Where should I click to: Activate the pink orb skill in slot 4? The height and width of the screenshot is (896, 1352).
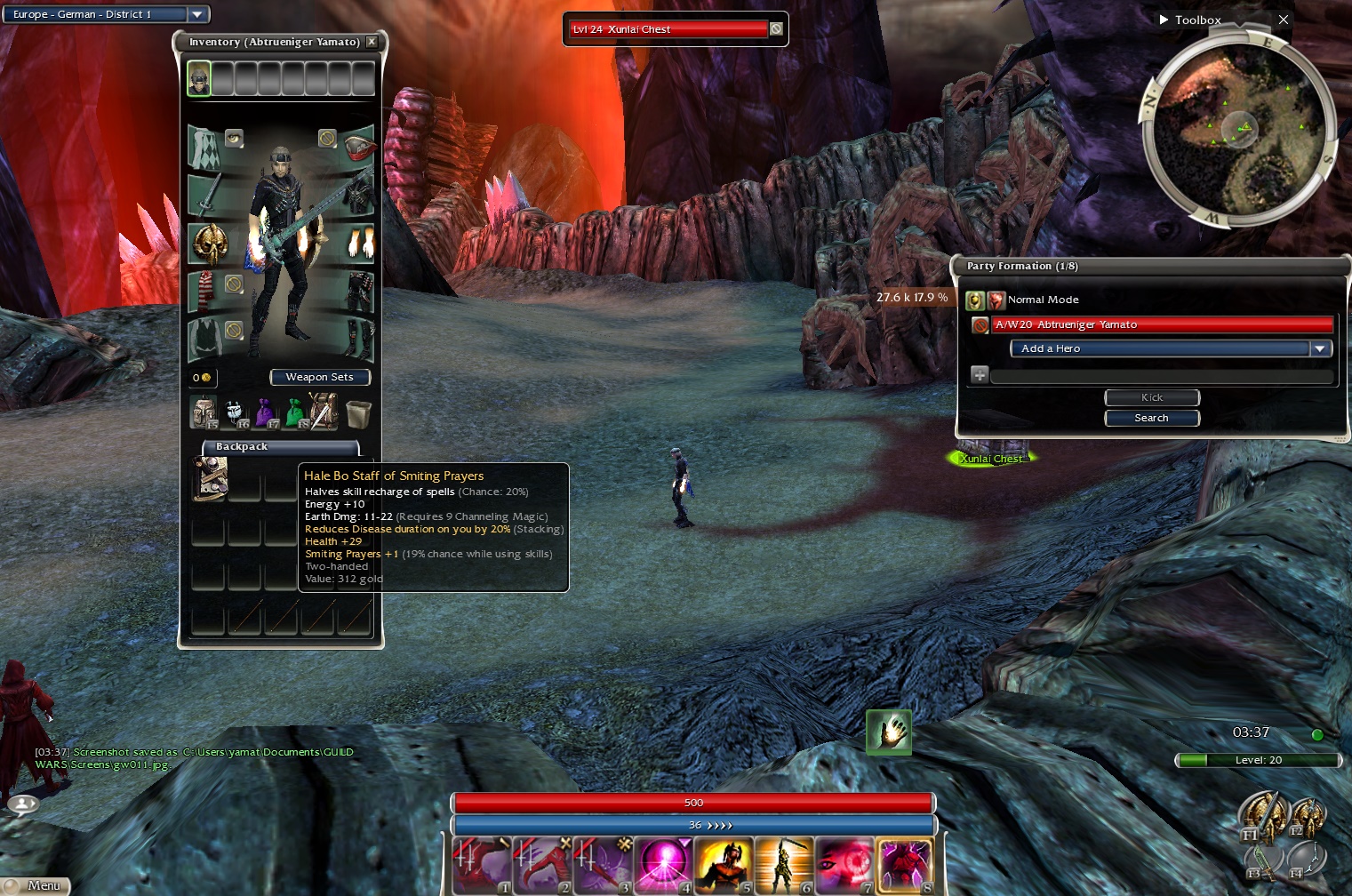[x=662, y=865]
